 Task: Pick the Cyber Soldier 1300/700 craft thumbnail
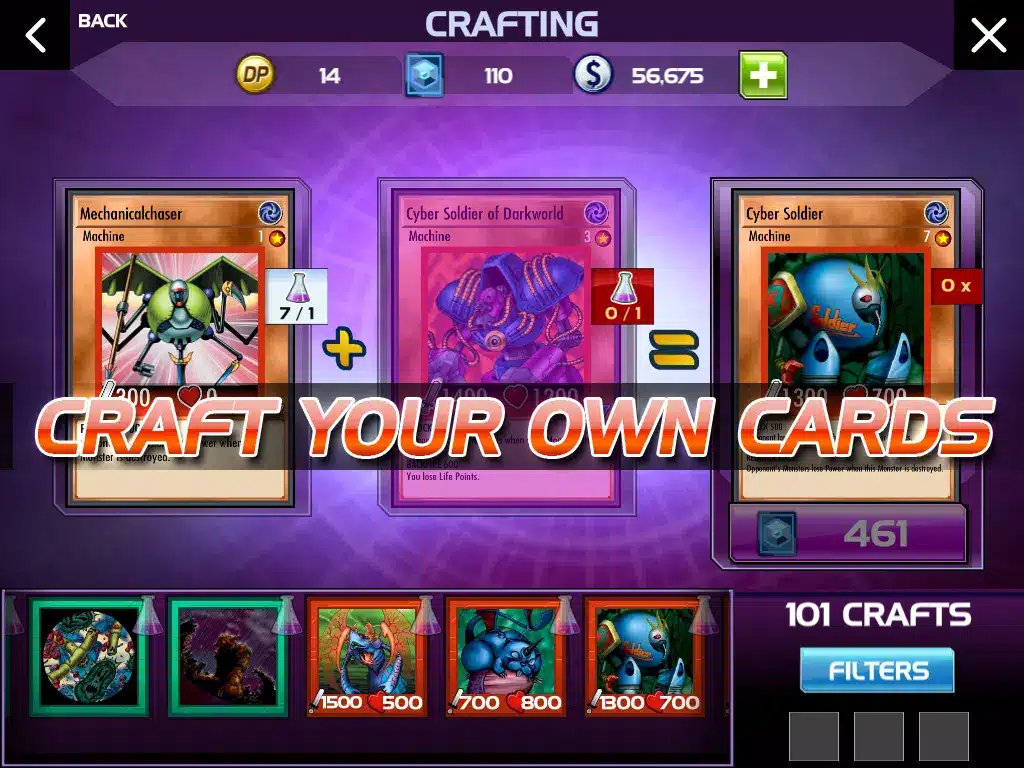click(x=644, y=657)
